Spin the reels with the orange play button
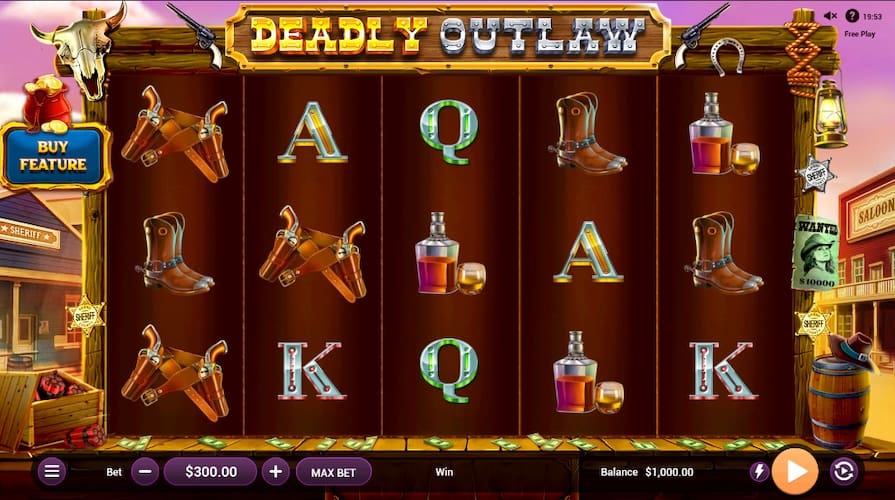 [795, 471]
